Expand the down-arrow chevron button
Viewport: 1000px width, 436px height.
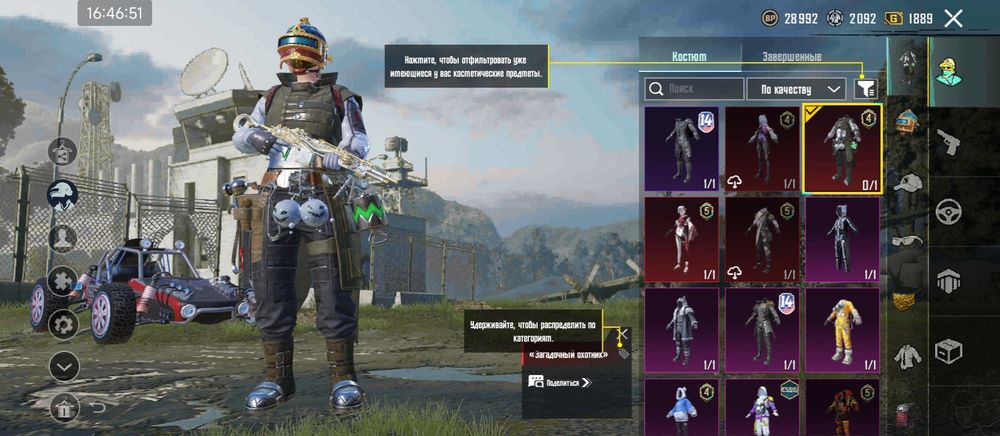click(x=64, y=366)
